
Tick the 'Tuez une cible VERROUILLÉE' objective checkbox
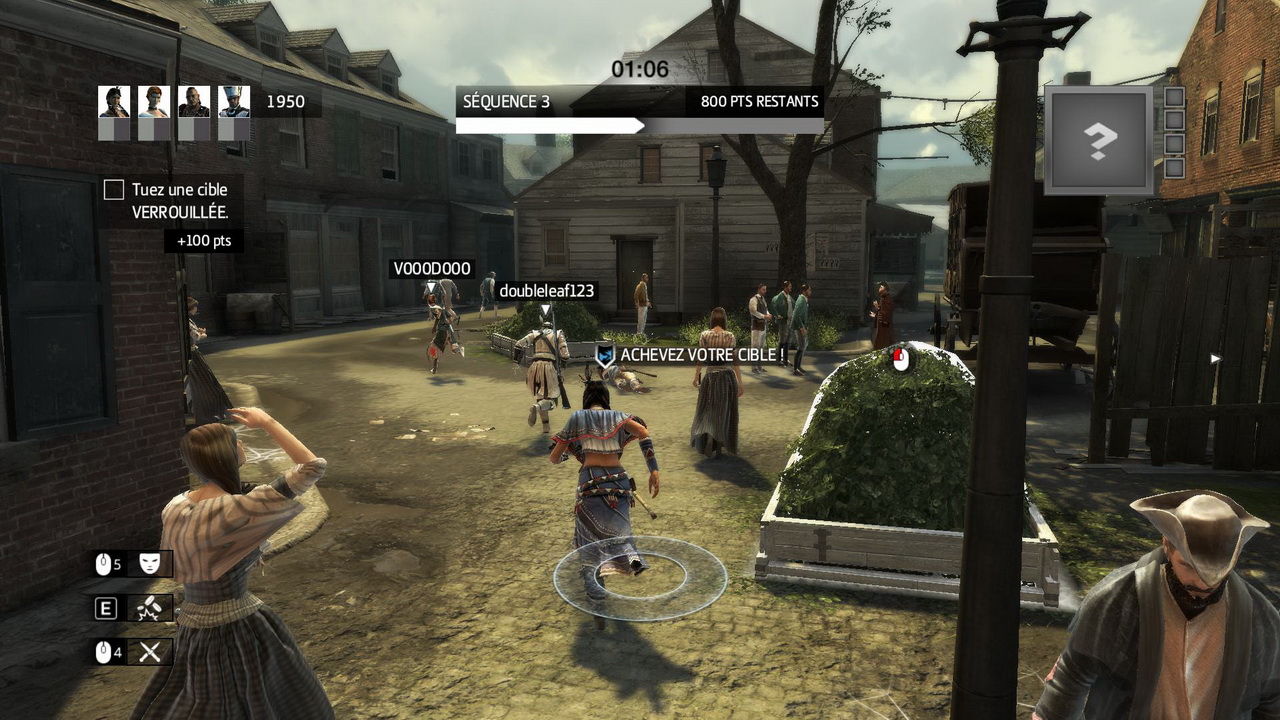click(x=114, y=190)
